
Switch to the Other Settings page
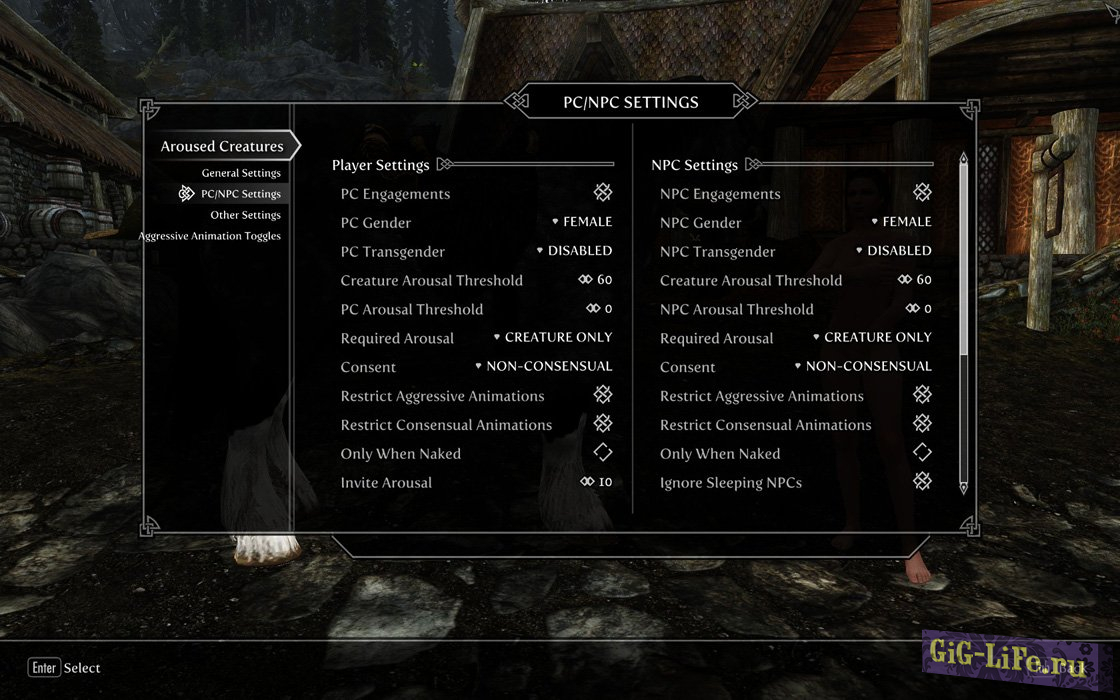click(245, 215)
